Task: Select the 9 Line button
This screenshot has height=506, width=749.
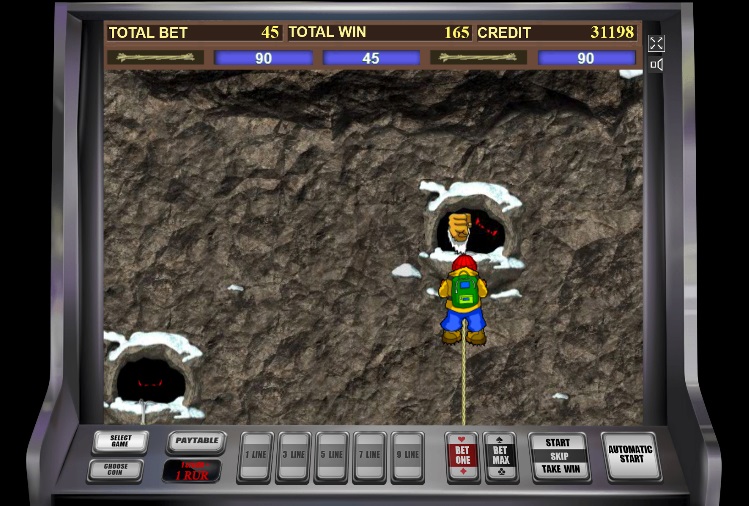Action: (407, 457)
